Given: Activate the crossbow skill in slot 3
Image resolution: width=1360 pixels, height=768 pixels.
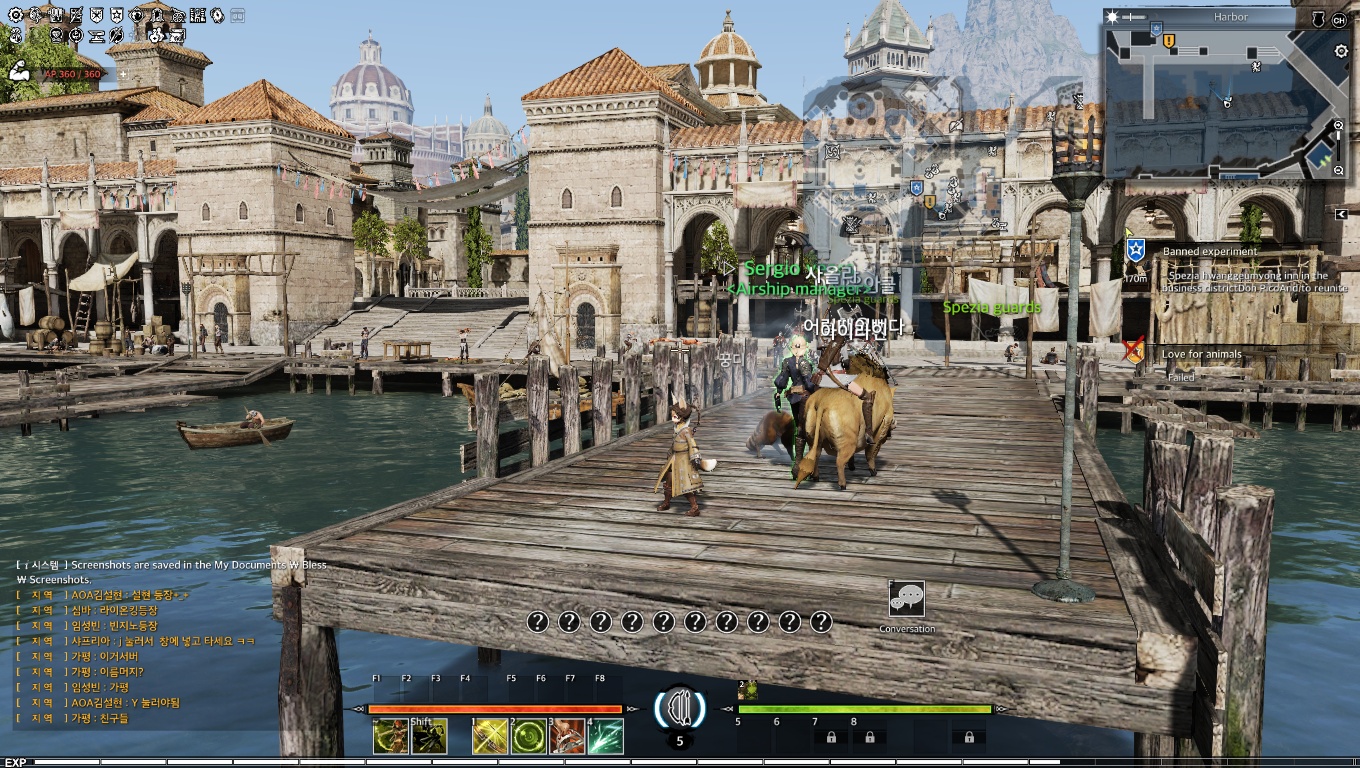Looking at the screenshot, I should tap(567, 737).
